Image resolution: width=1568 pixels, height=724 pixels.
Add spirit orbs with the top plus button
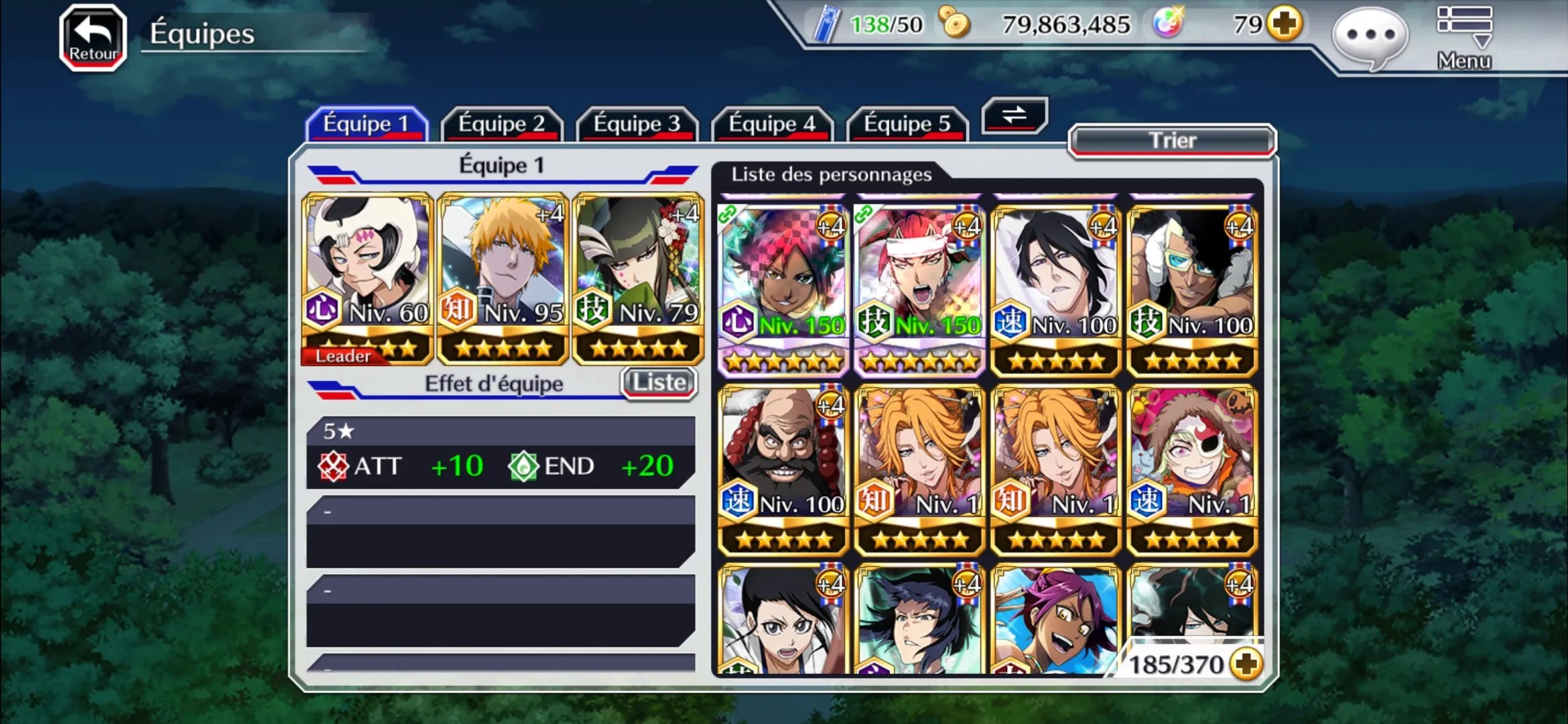click(1285, 25)
